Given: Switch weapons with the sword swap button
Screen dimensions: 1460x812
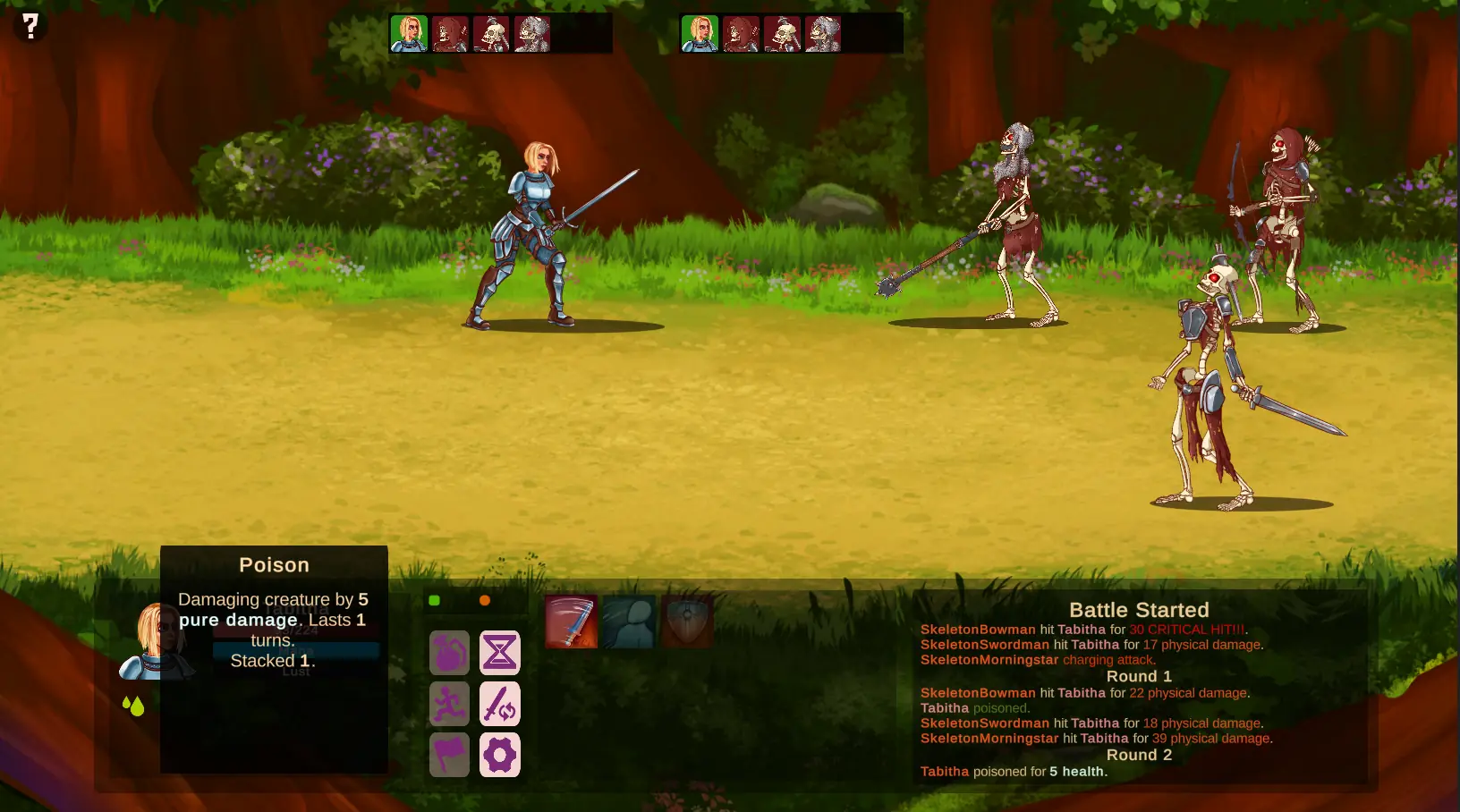Looking at the screenshot, I should (500, 704).
